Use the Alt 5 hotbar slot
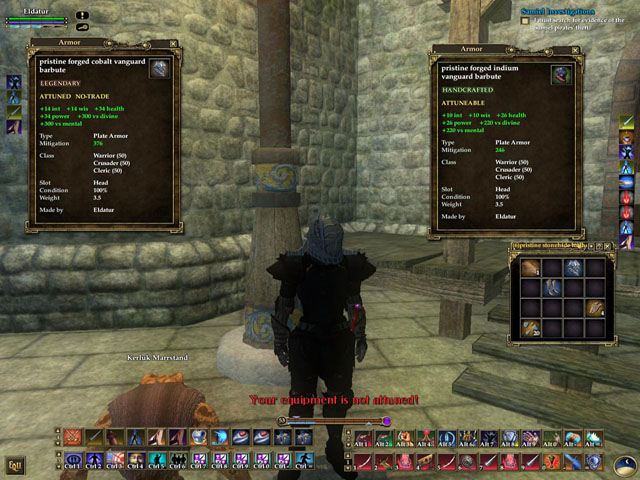Screen dimensions: 640x480 [446, 438]
